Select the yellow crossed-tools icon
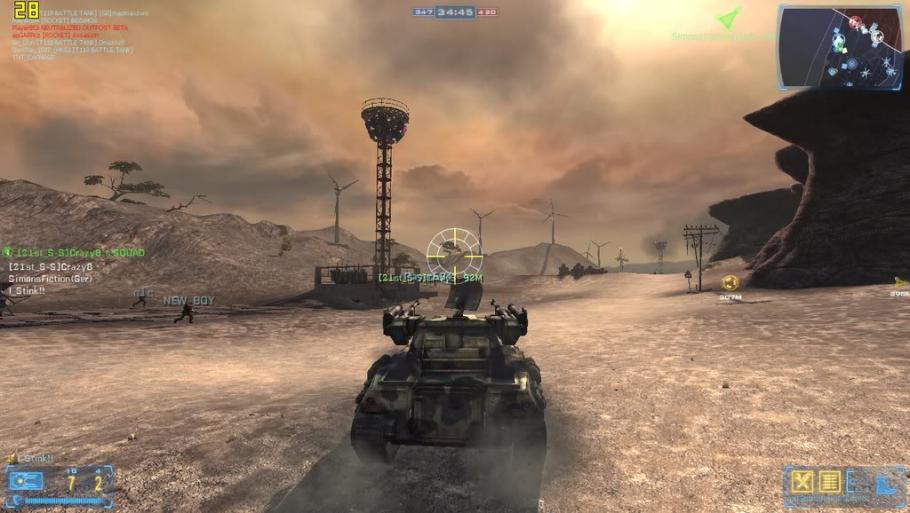The image size is (910, 513). (801, 481)
